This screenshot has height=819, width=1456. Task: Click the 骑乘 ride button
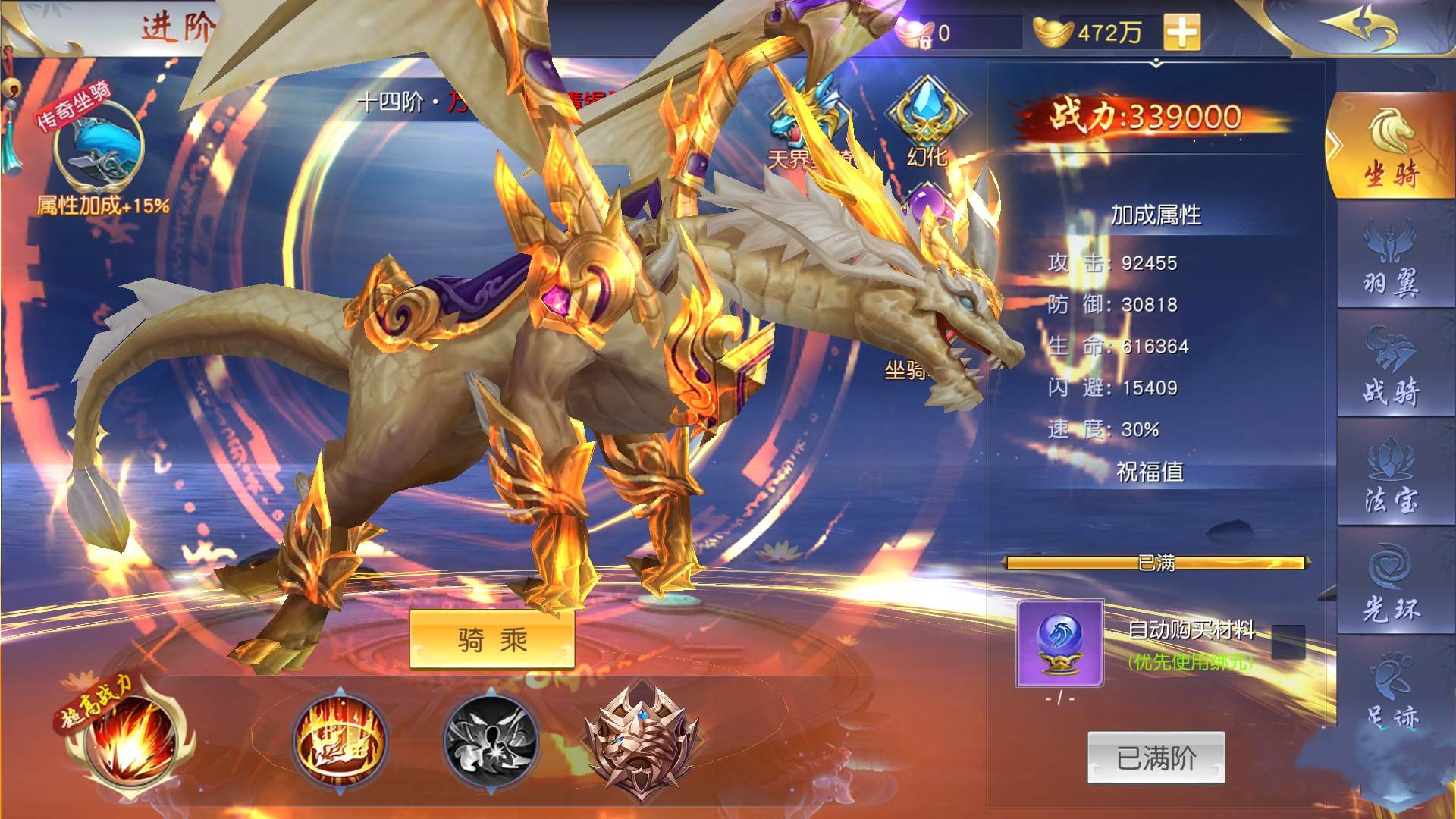click(x=491, y=641)
